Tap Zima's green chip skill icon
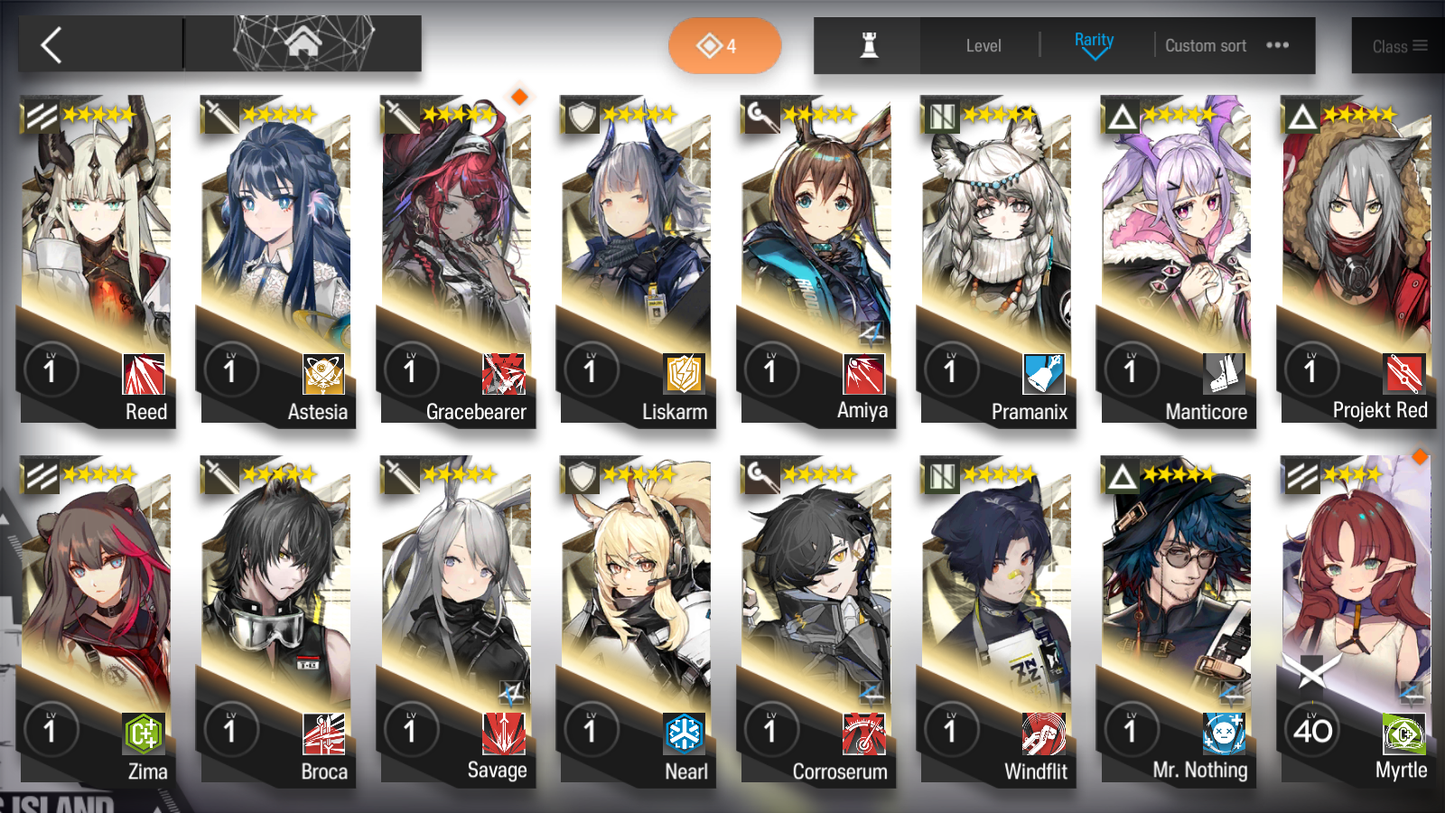This screenshot has height=813, width=1445. point(142,733)
